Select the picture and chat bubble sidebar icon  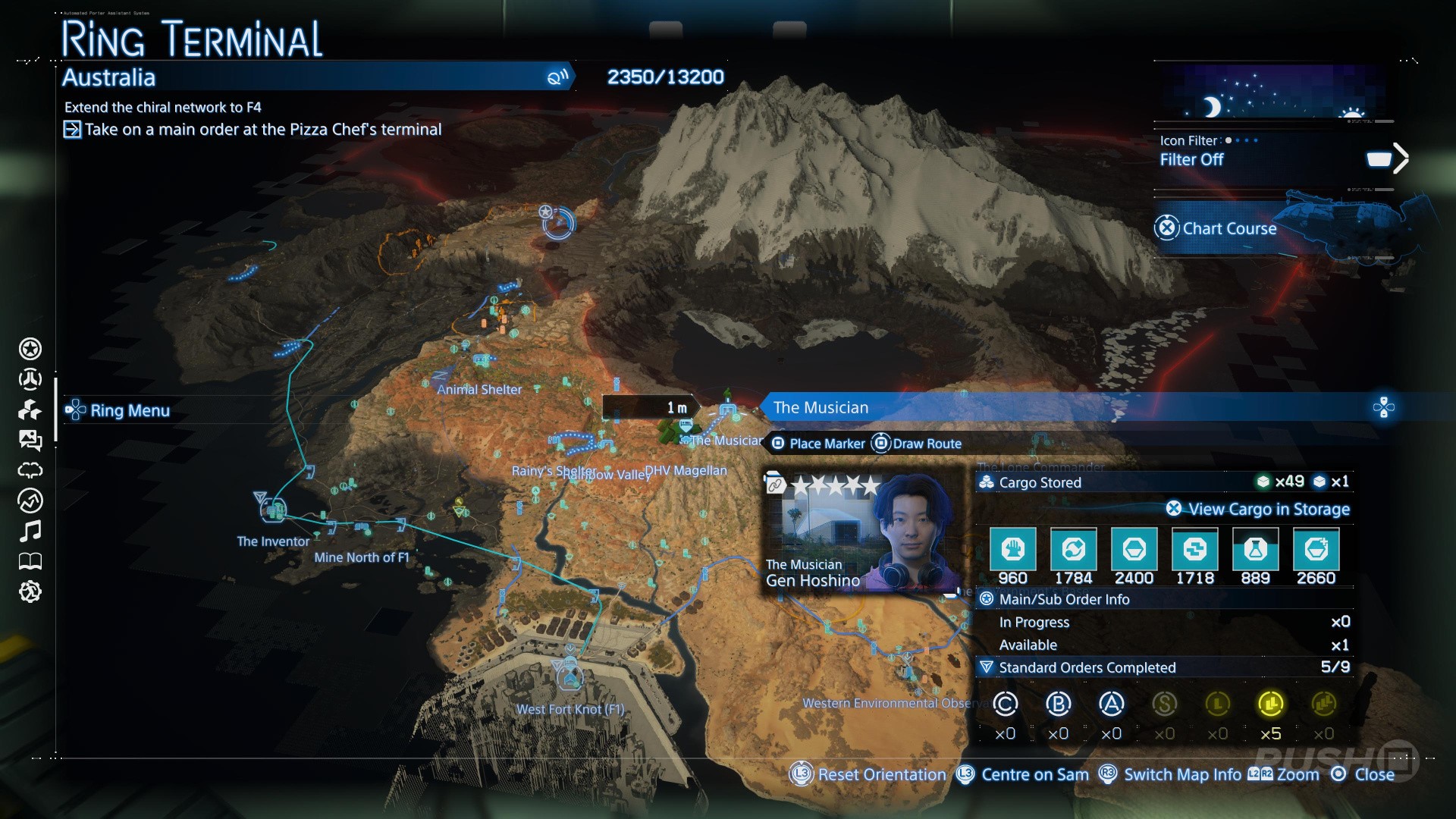[x=30, y=440]
